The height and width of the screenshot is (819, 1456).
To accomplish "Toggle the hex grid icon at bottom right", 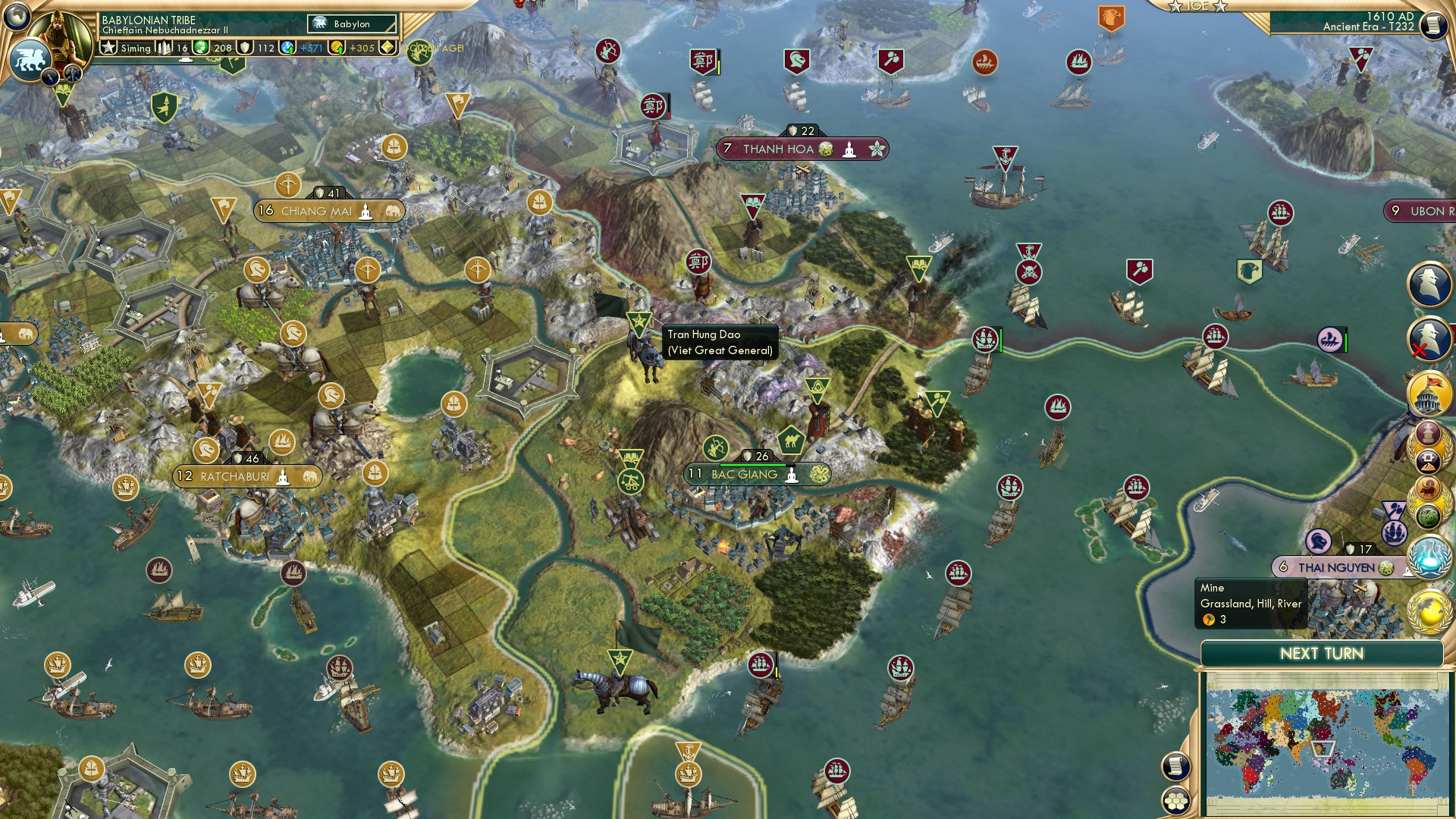I will pyautogui.click(x=1176, y=802).
